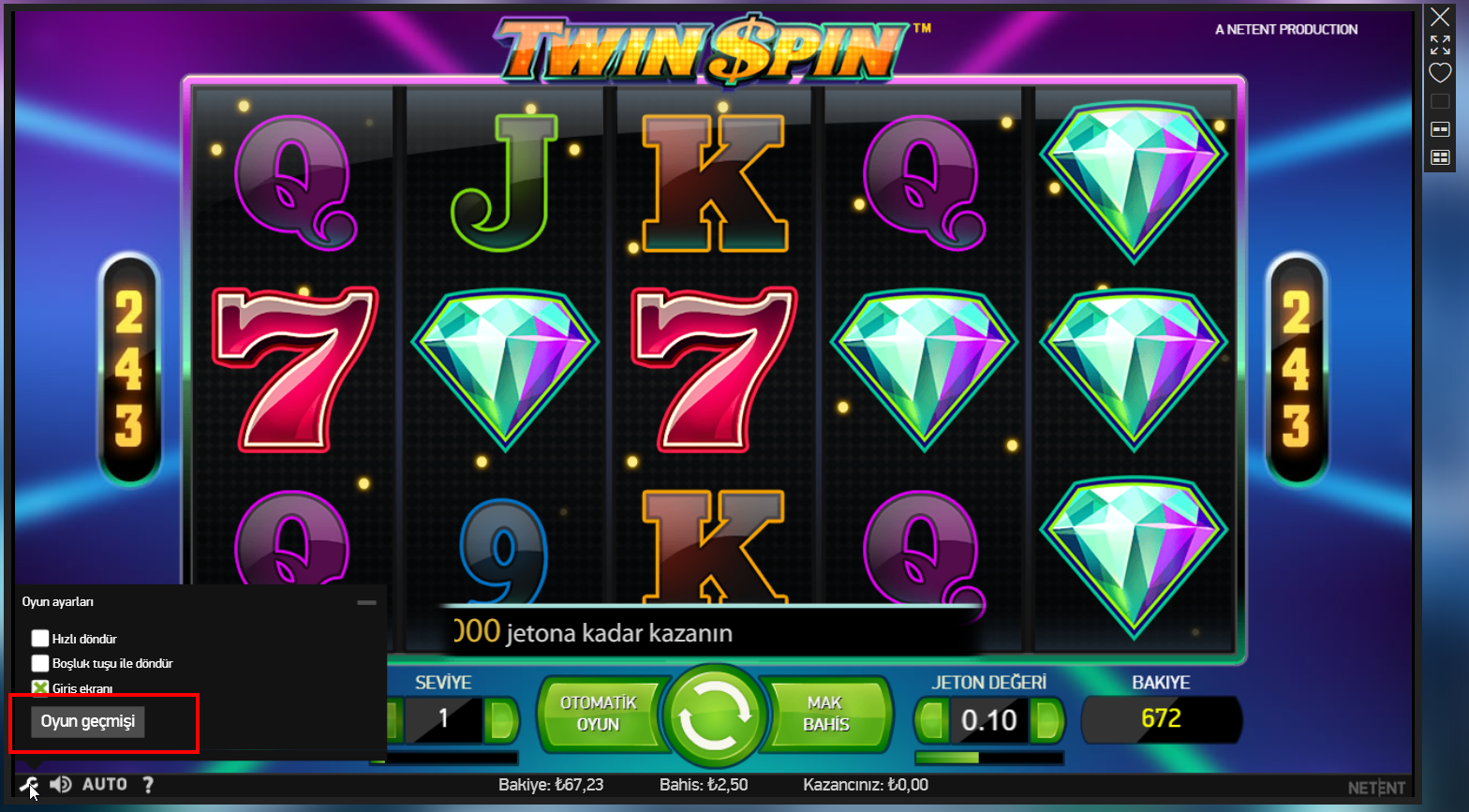
Task: Toggle the Hızlı döndür checkbox
Action: [x=40, y=639]
